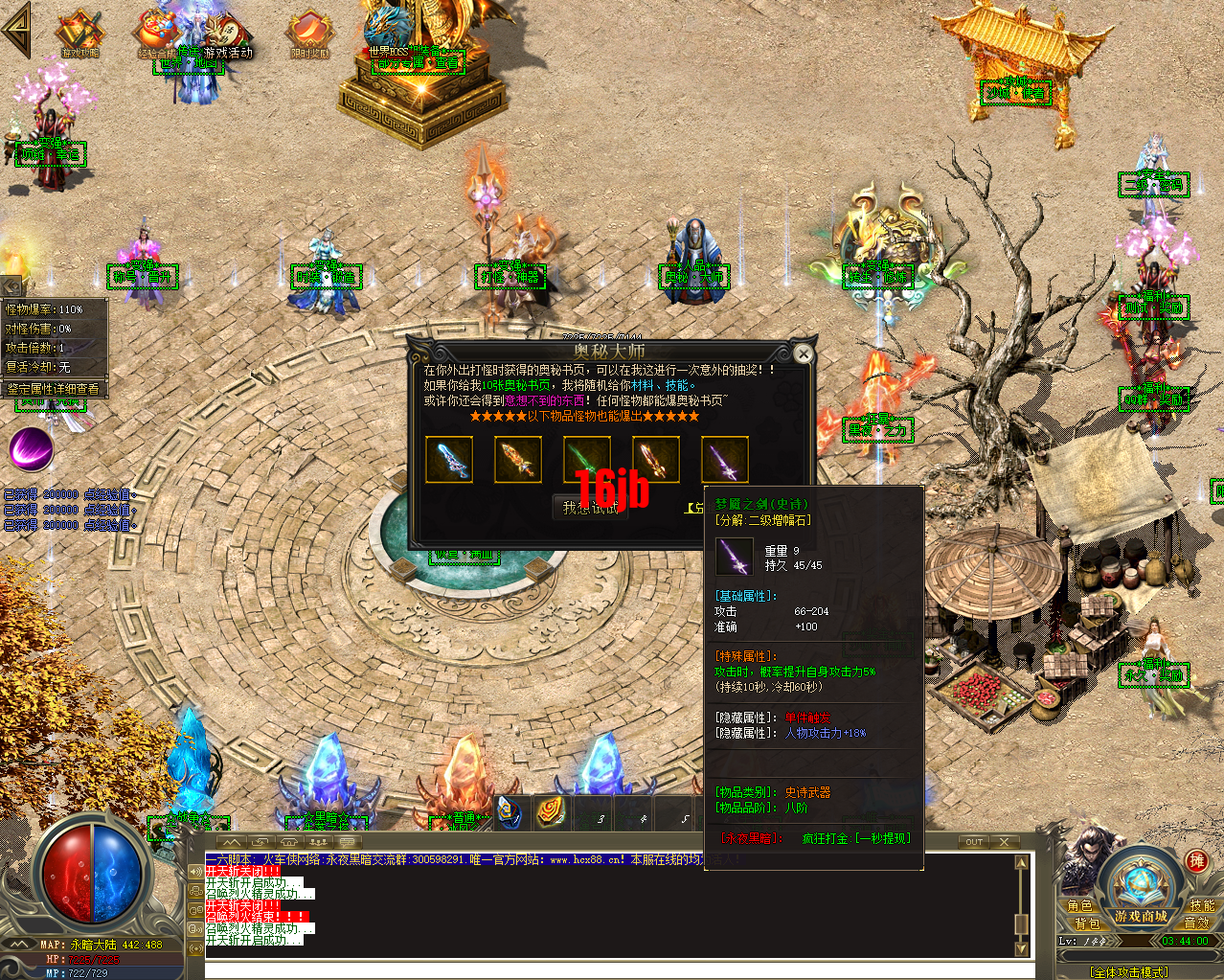Select the blue sword reward in the dialog
The image size is (1224, 980).
coord(449,460)
